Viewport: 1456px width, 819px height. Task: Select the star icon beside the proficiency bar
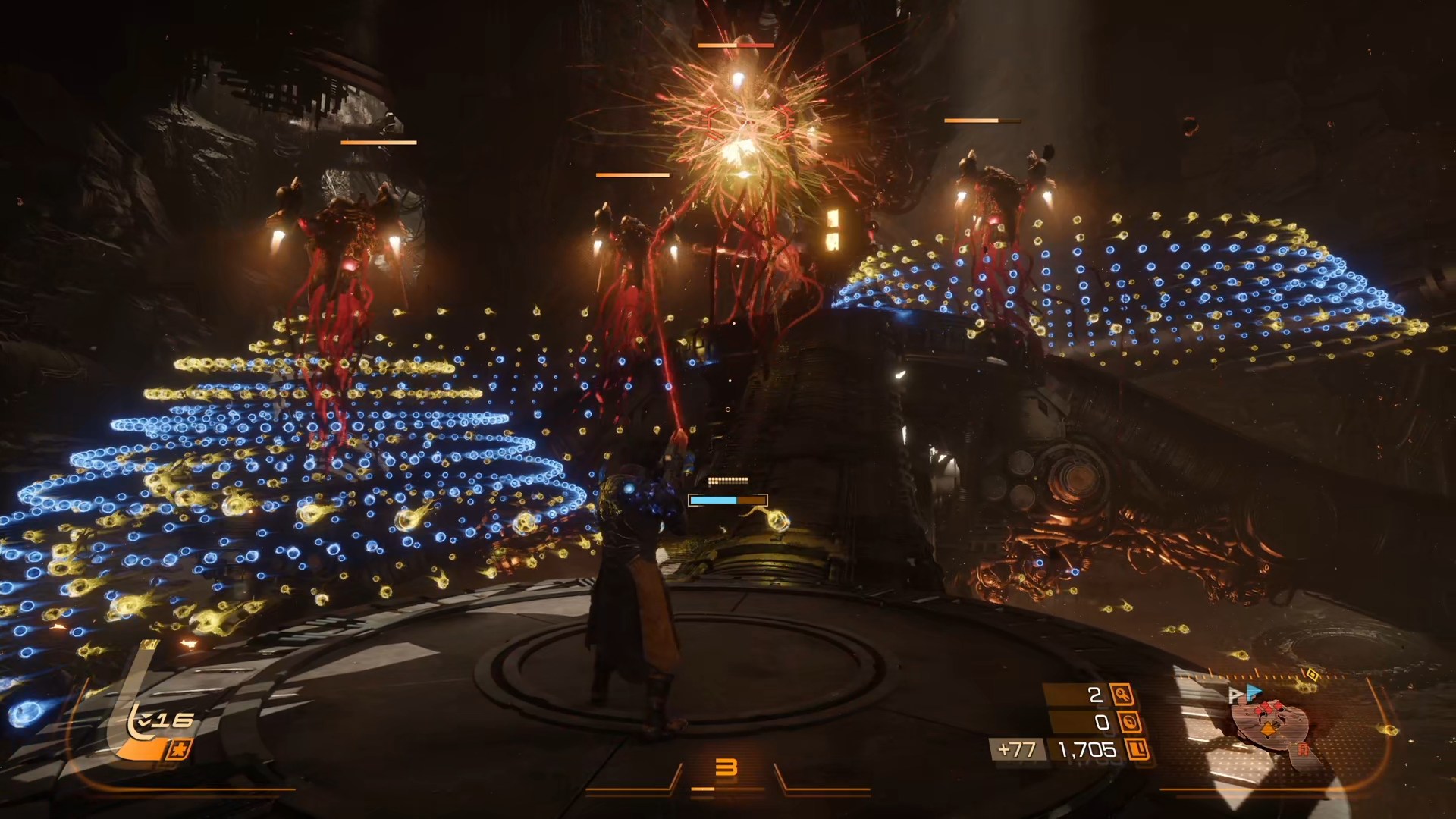pos(182,750)
